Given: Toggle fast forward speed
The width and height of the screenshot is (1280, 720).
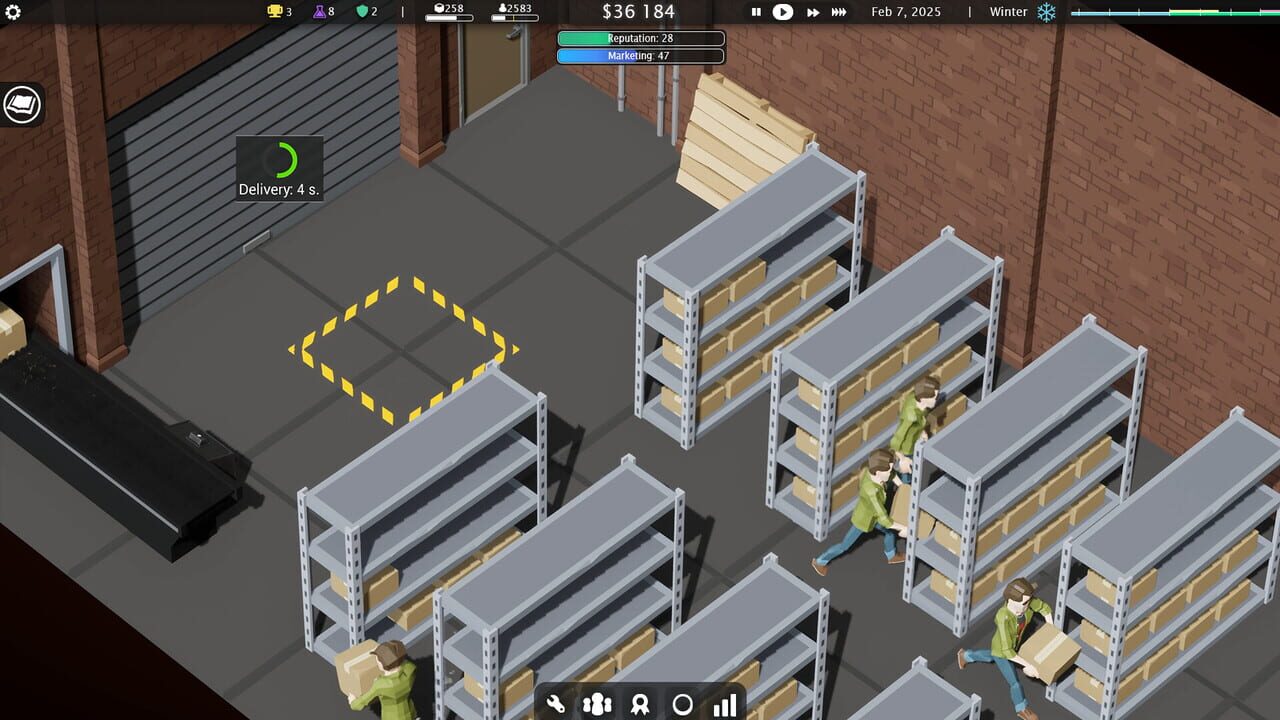Looking at the screenshot, I should click(x=812, y=13).
